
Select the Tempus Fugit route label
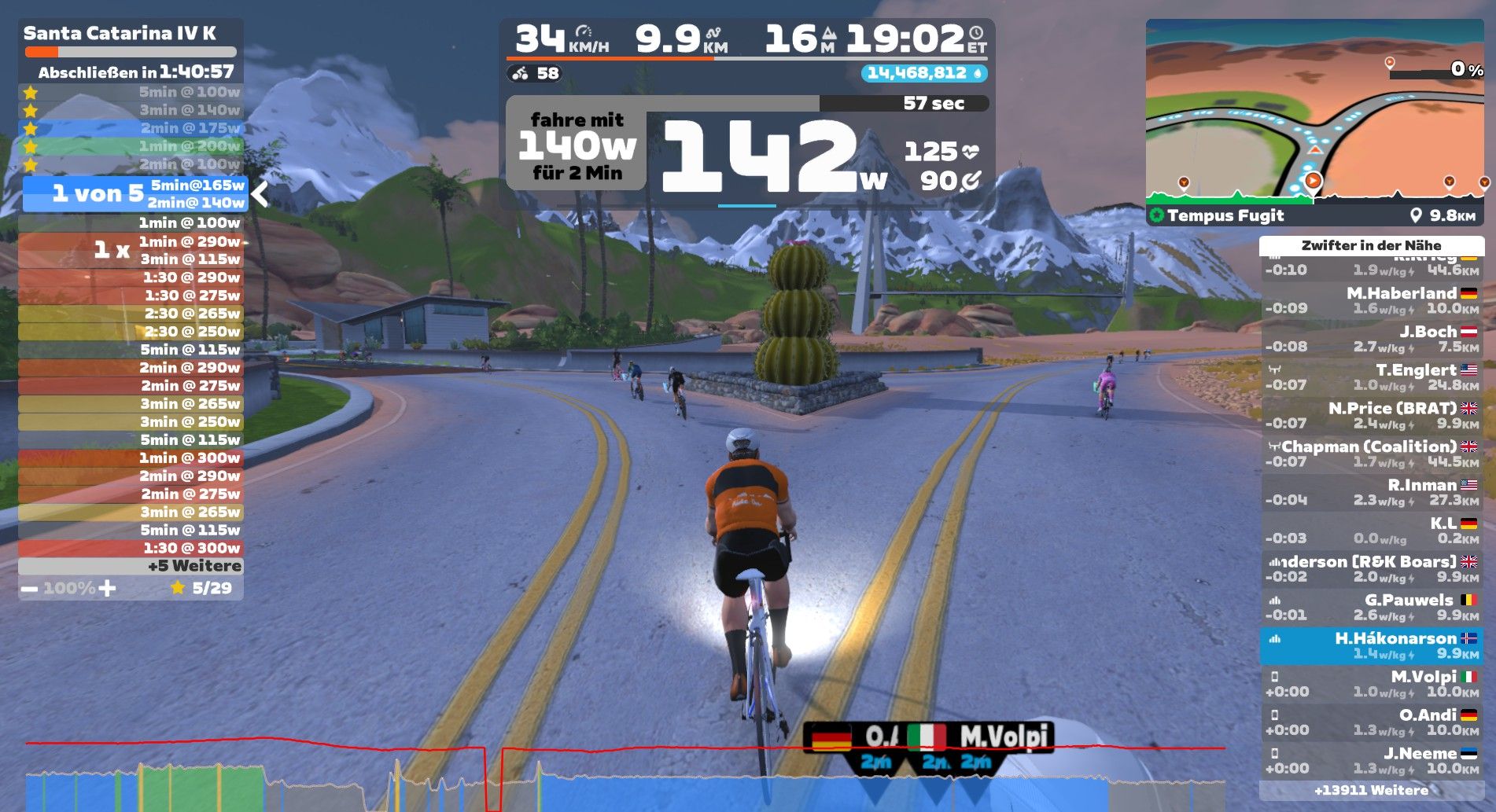click(x=1225, y=215)
